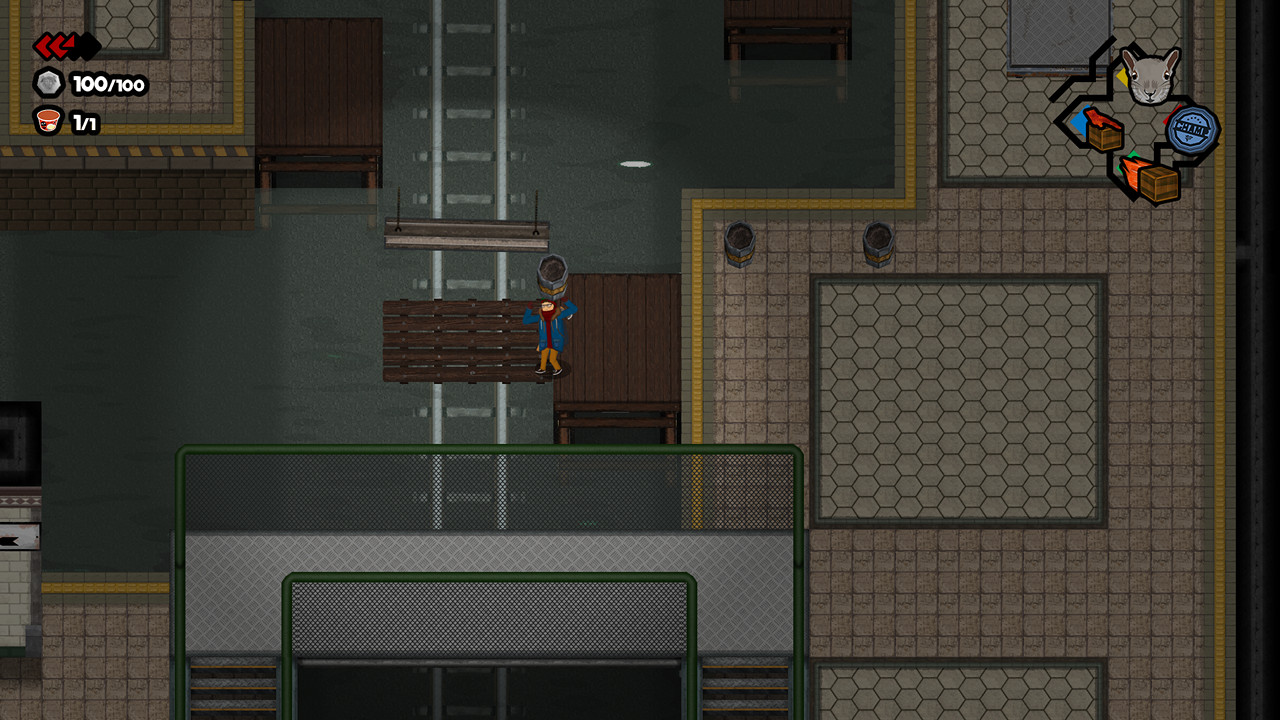
Task: Open the ability wheel around the squirrel portrait
Action: pyautogui.click(x=1150, y=76)
